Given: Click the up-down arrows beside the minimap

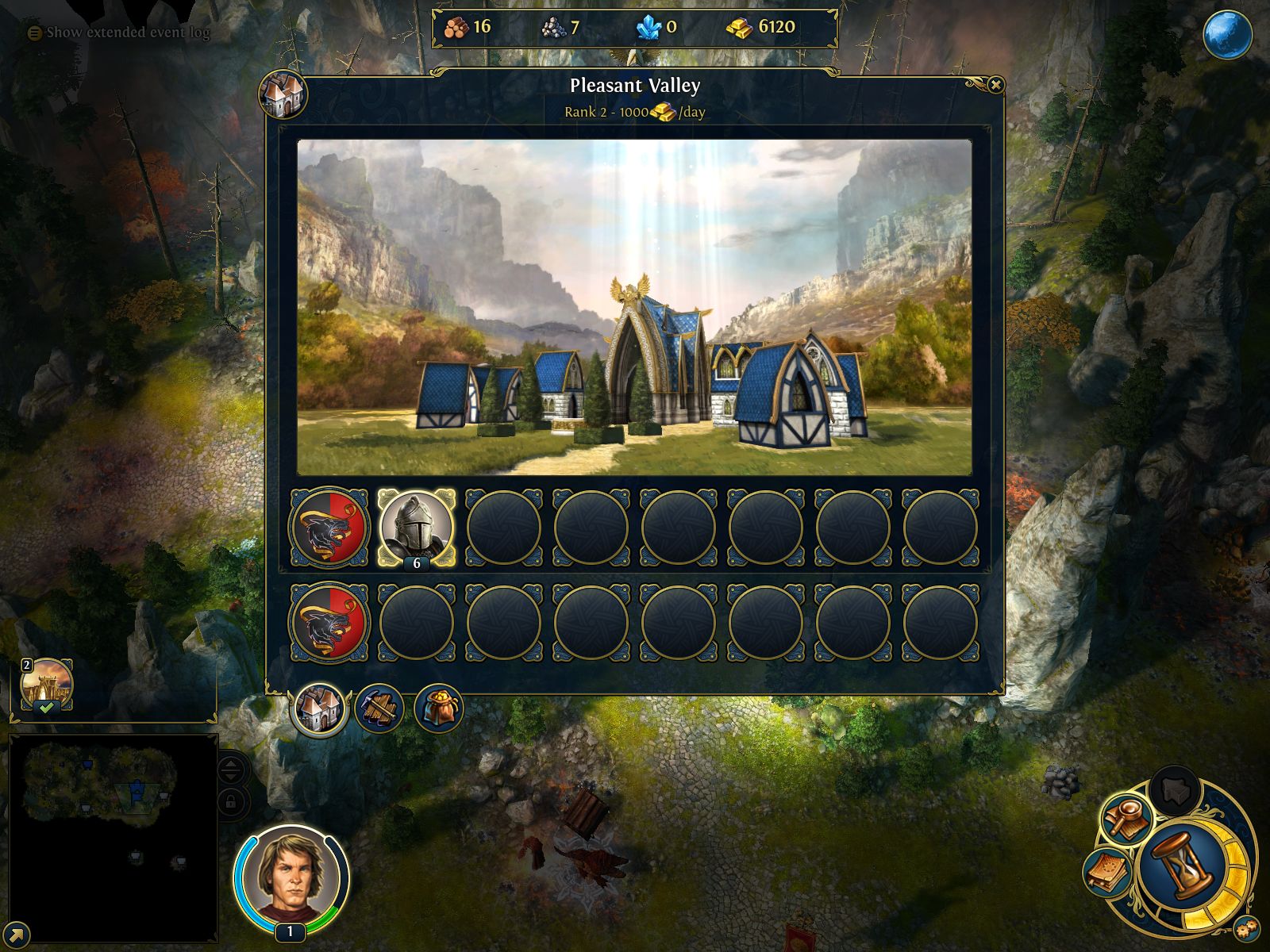Looking at the screenshot, I should click(230, 769).
